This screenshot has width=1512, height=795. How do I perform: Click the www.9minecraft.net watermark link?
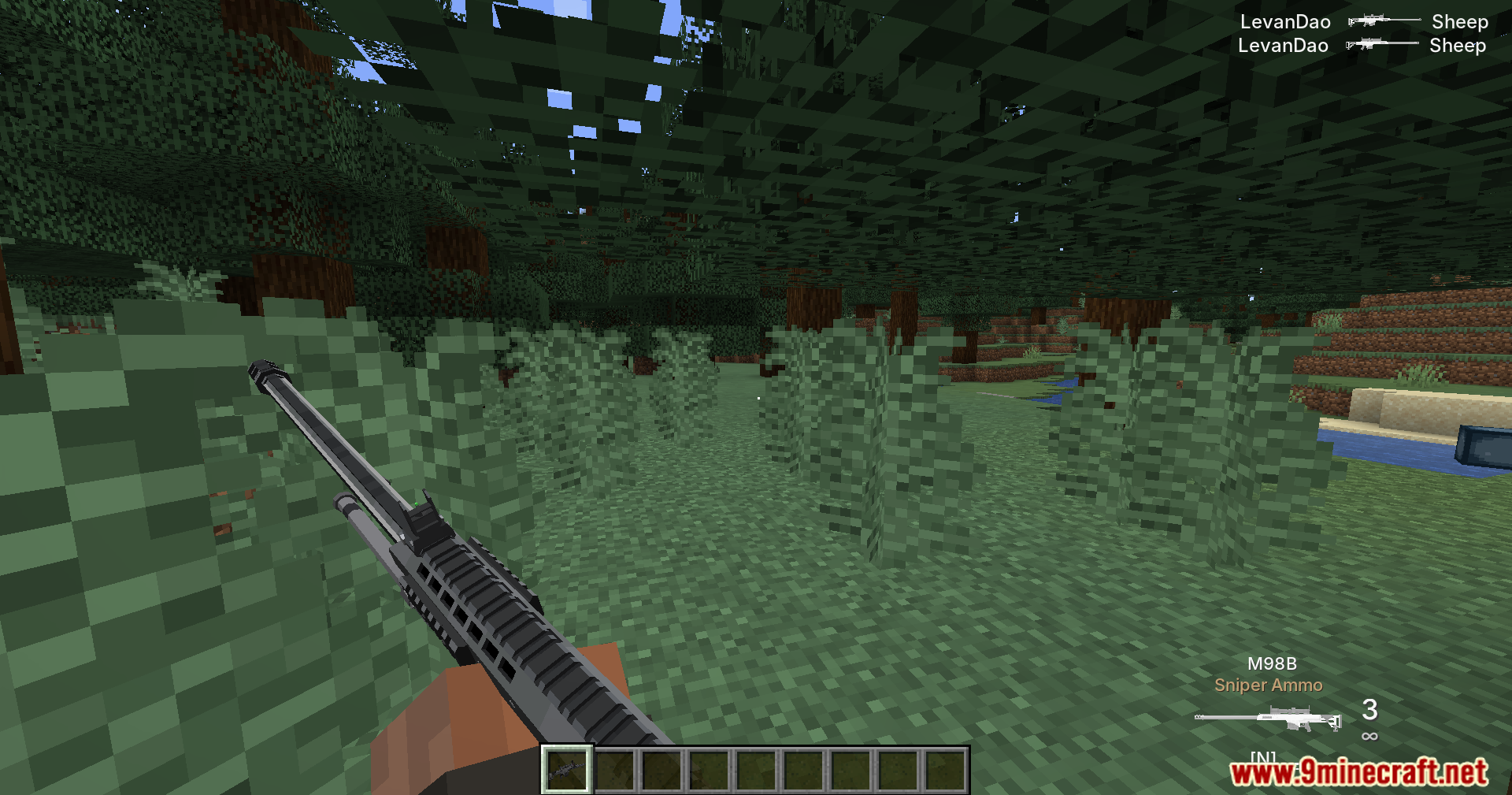(x=1362, y=773)
